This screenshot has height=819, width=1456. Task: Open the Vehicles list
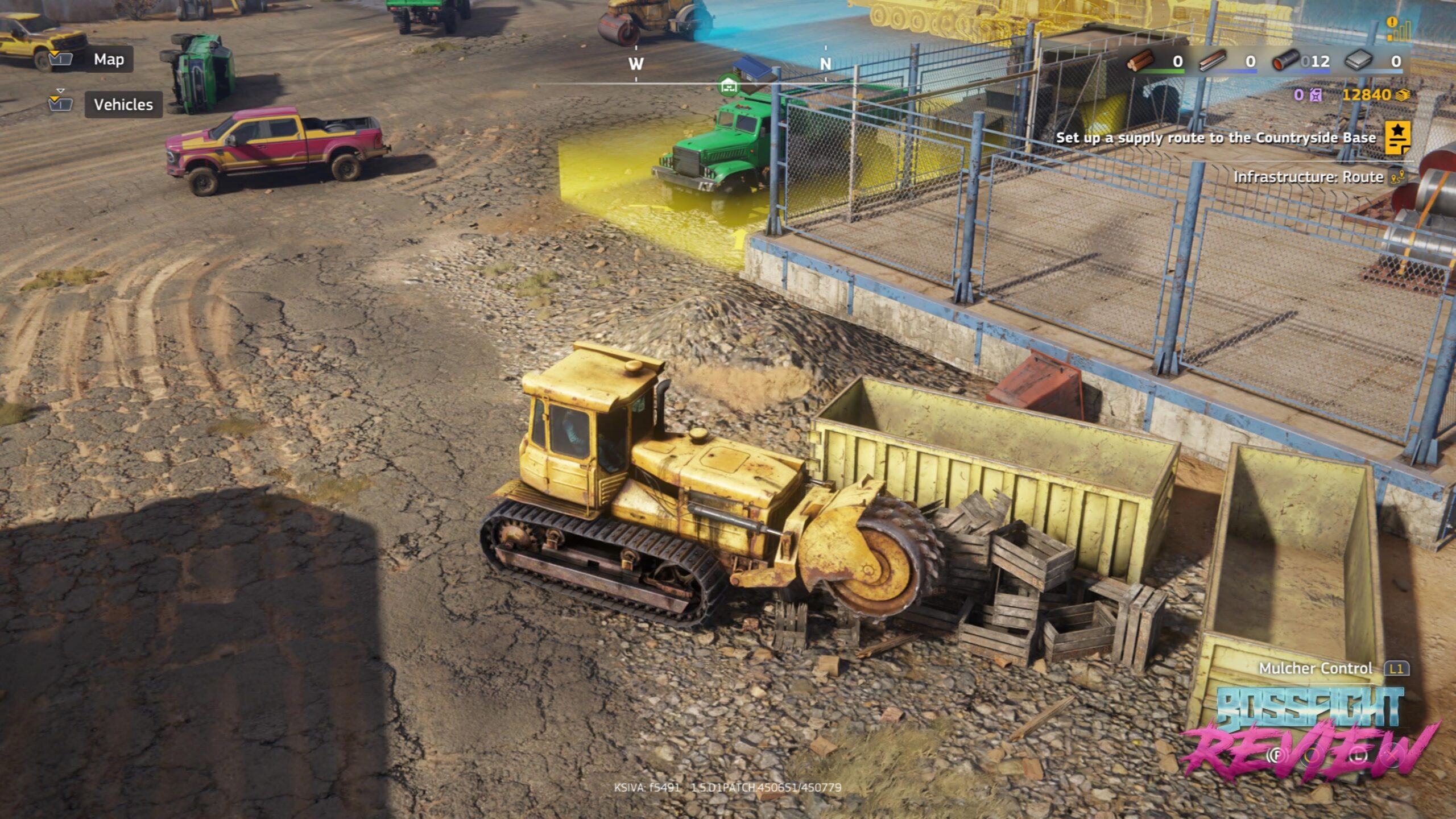tap(123, 105)
